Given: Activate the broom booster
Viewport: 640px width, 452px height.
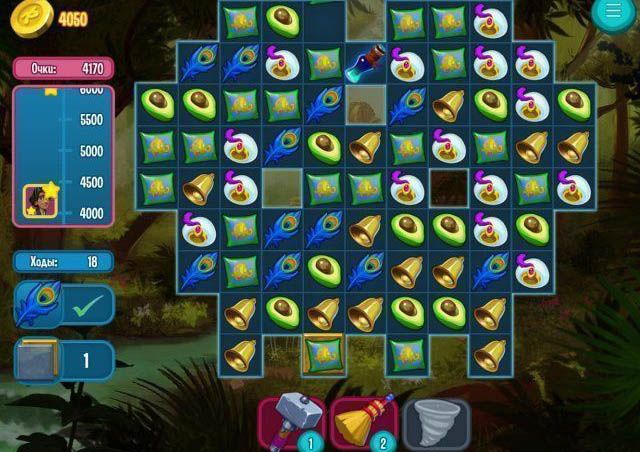Looking at the screenshot, I should pyautogui.click(x=362, y=420).
